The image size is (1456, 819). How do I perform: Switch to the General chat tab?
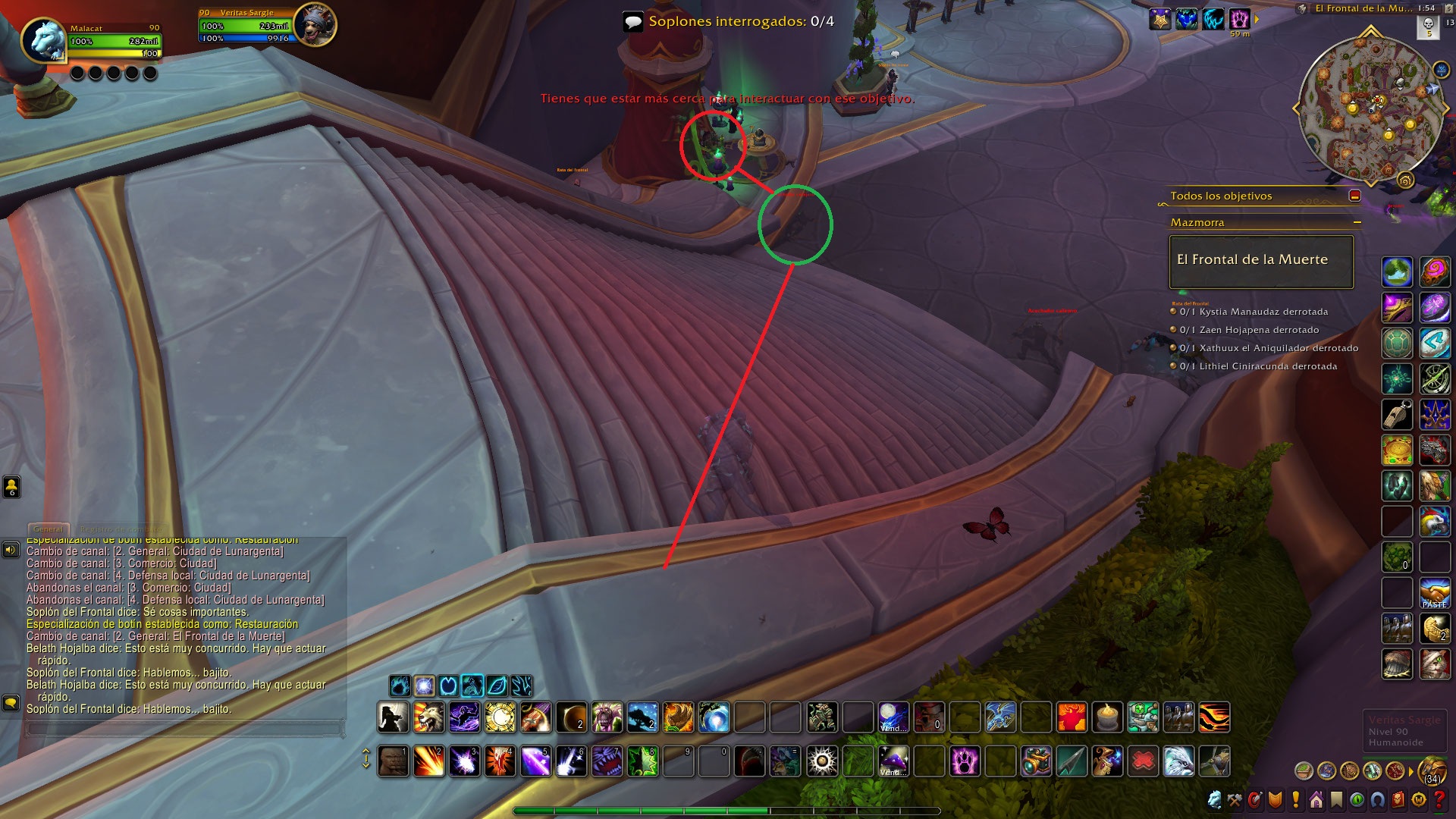point(49,529)
